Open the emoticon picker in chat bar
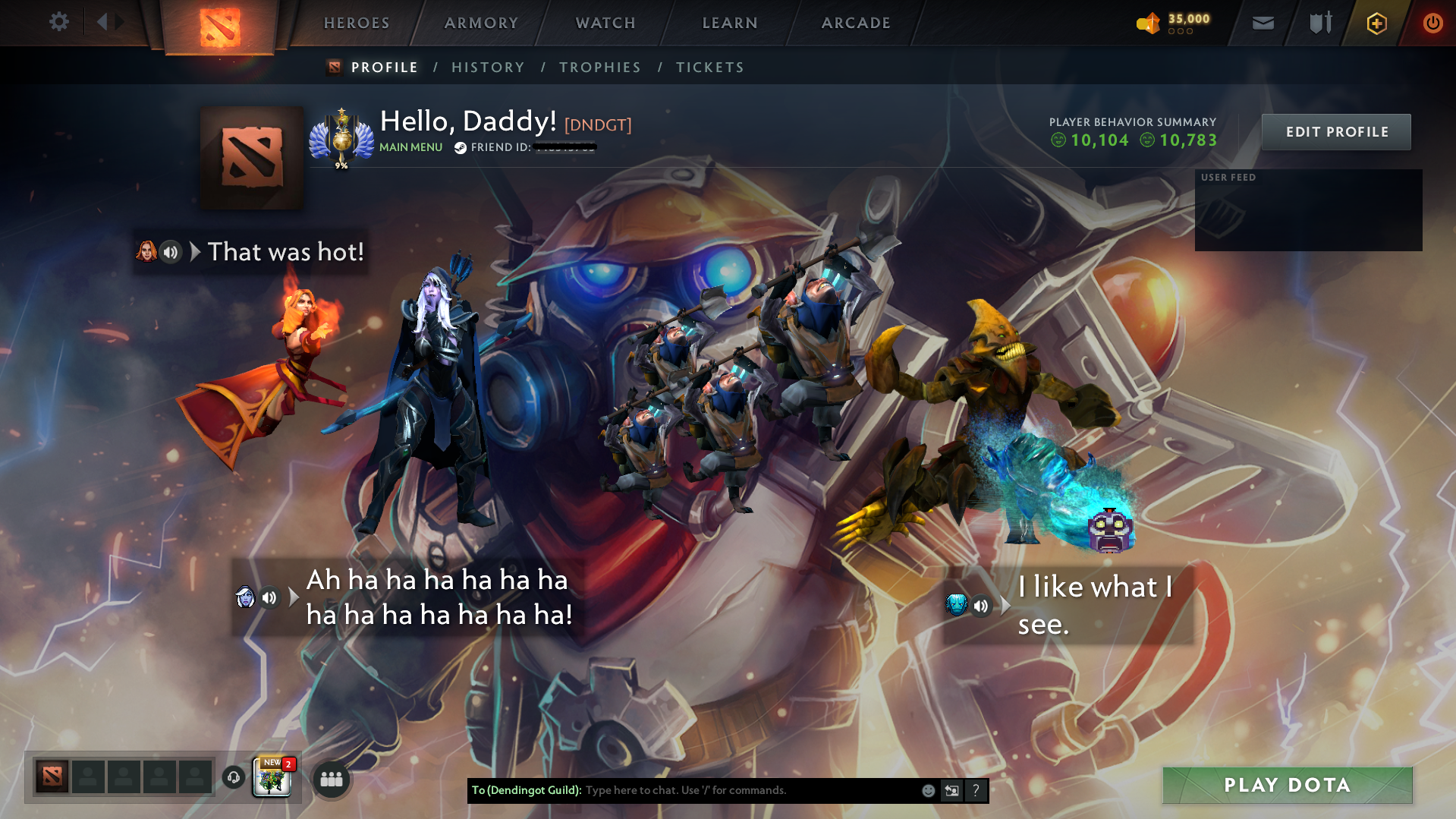Viewport: 1456px width, 819px height. click(927, 790)
